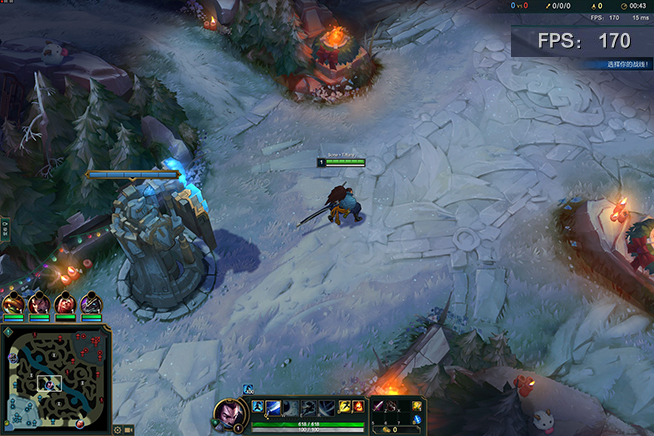
Task: Use the red Ignite summoner spell
Action: click(x=358, y=406)
